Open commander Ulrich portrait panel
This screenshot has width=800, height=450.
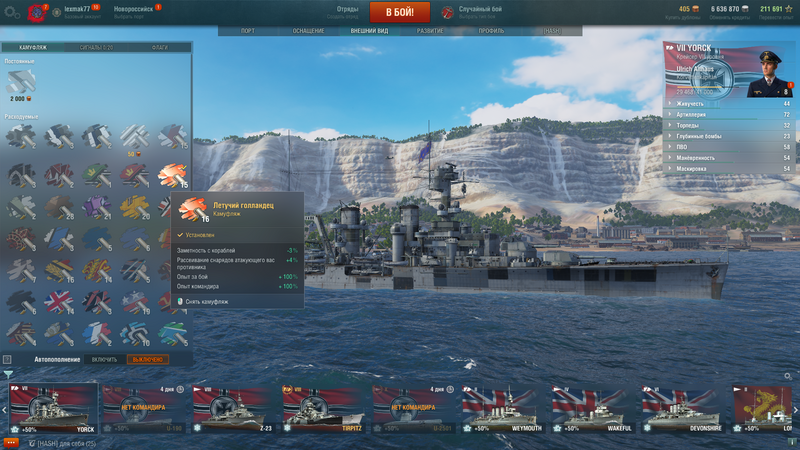pos(768,70)
